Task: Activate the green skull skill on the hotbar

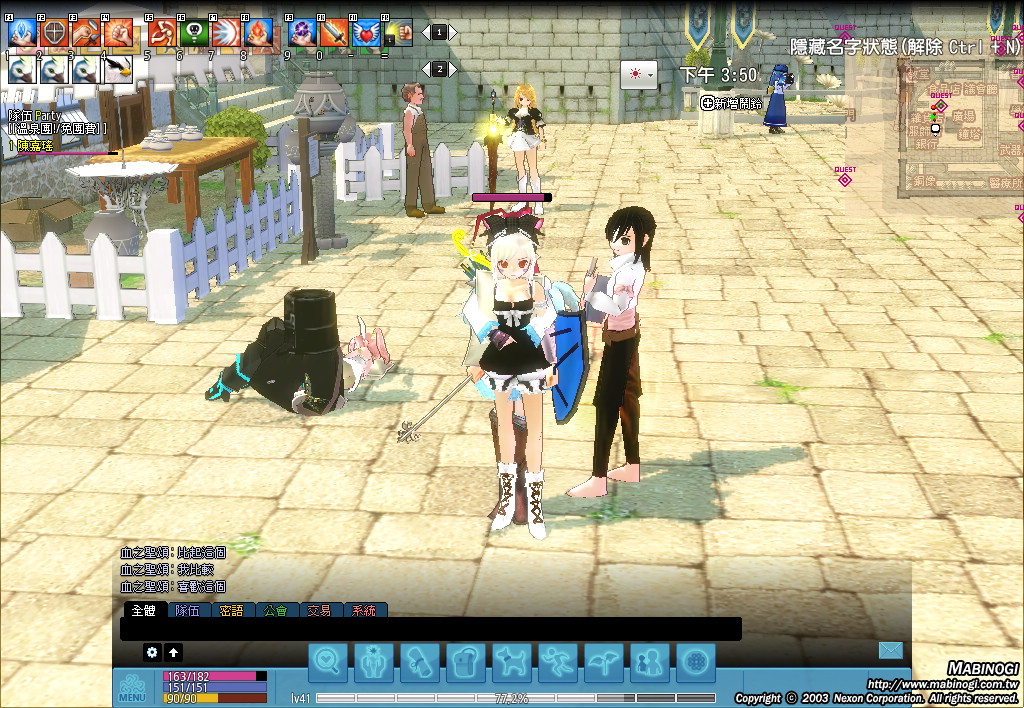Action: [x=193, y=33]
